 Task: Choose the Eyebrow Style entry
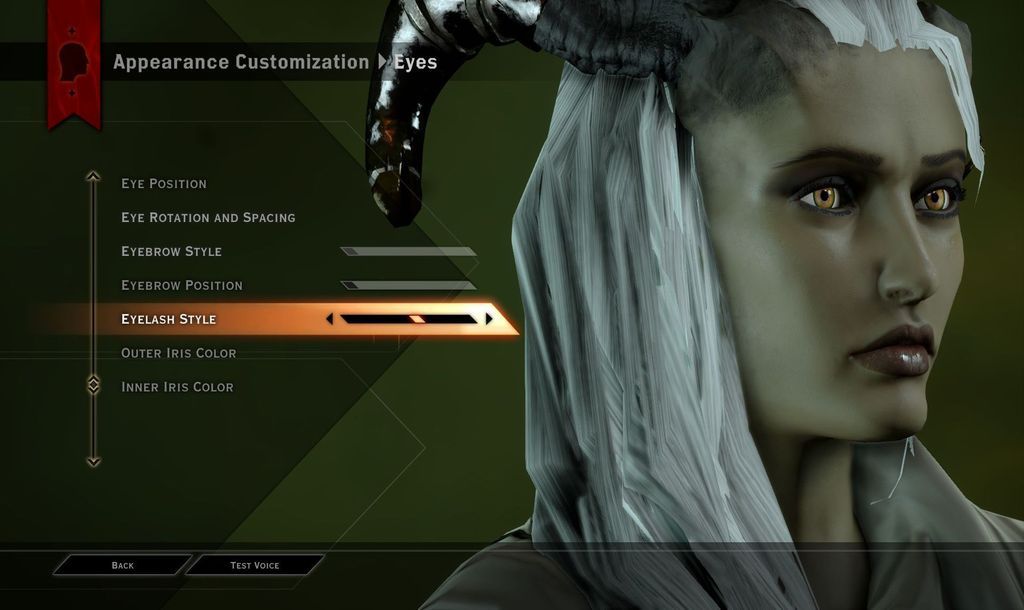[171, 252]
